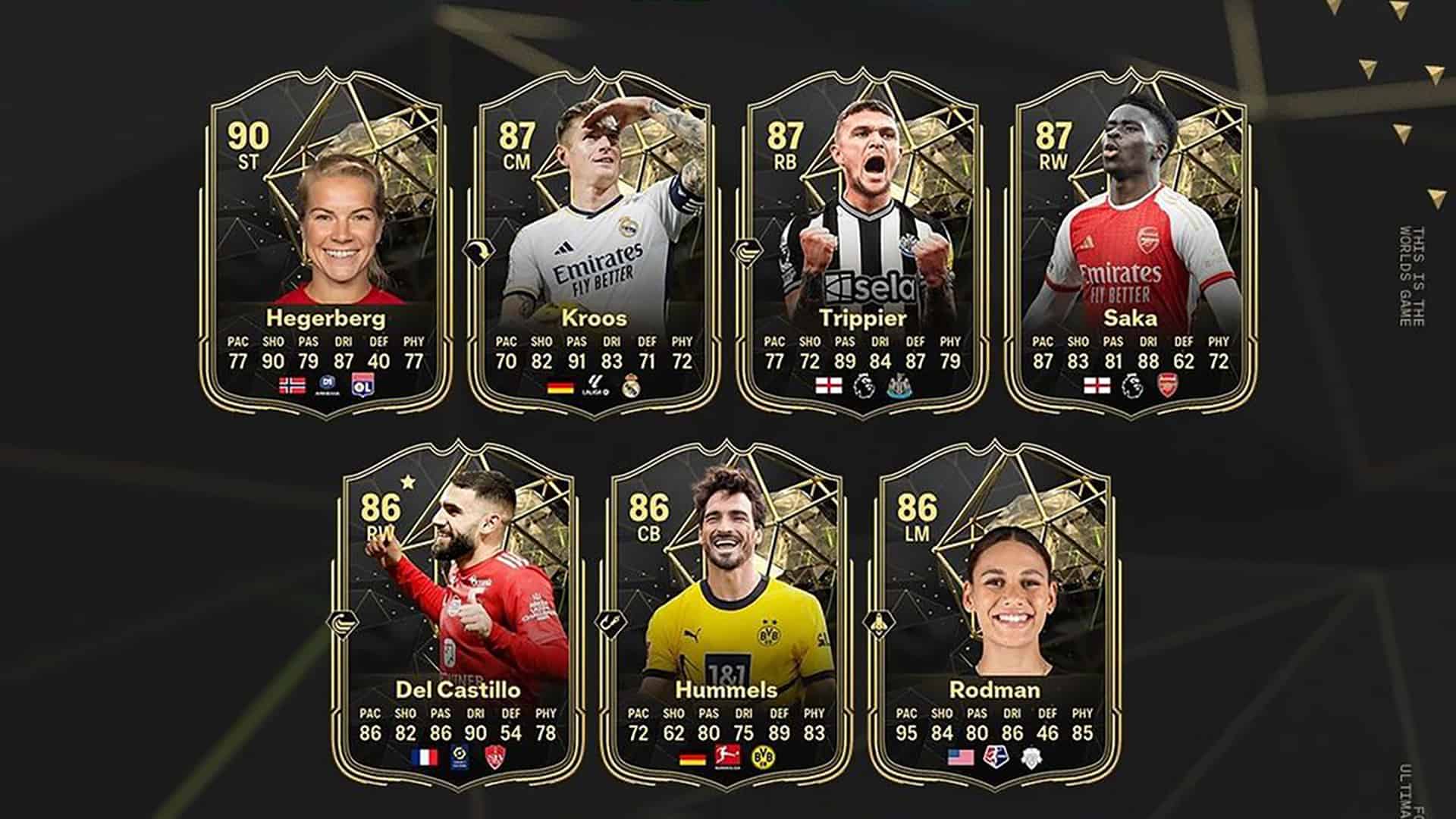Click the Premier League logo on Saka's card
Image resolution: width=1456 pixels, height=819 pixels.
click(1134, 385)
